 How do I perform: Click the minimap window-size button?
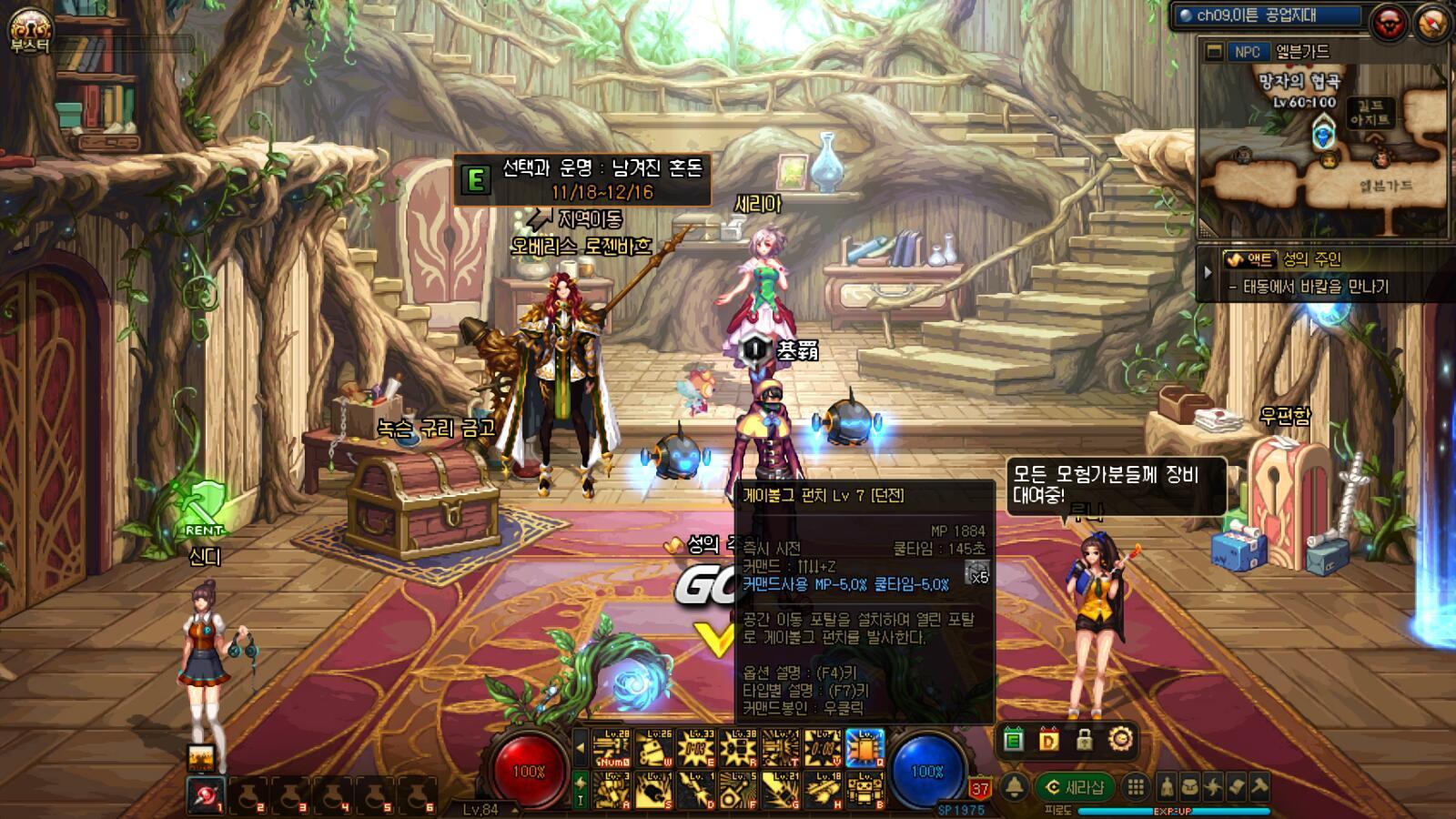(x=1213, y=52)
